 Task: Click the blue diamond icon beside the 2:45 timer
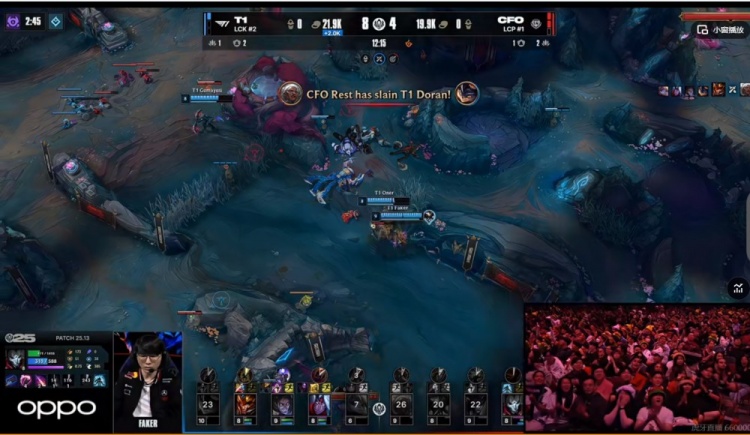point(56,21)
